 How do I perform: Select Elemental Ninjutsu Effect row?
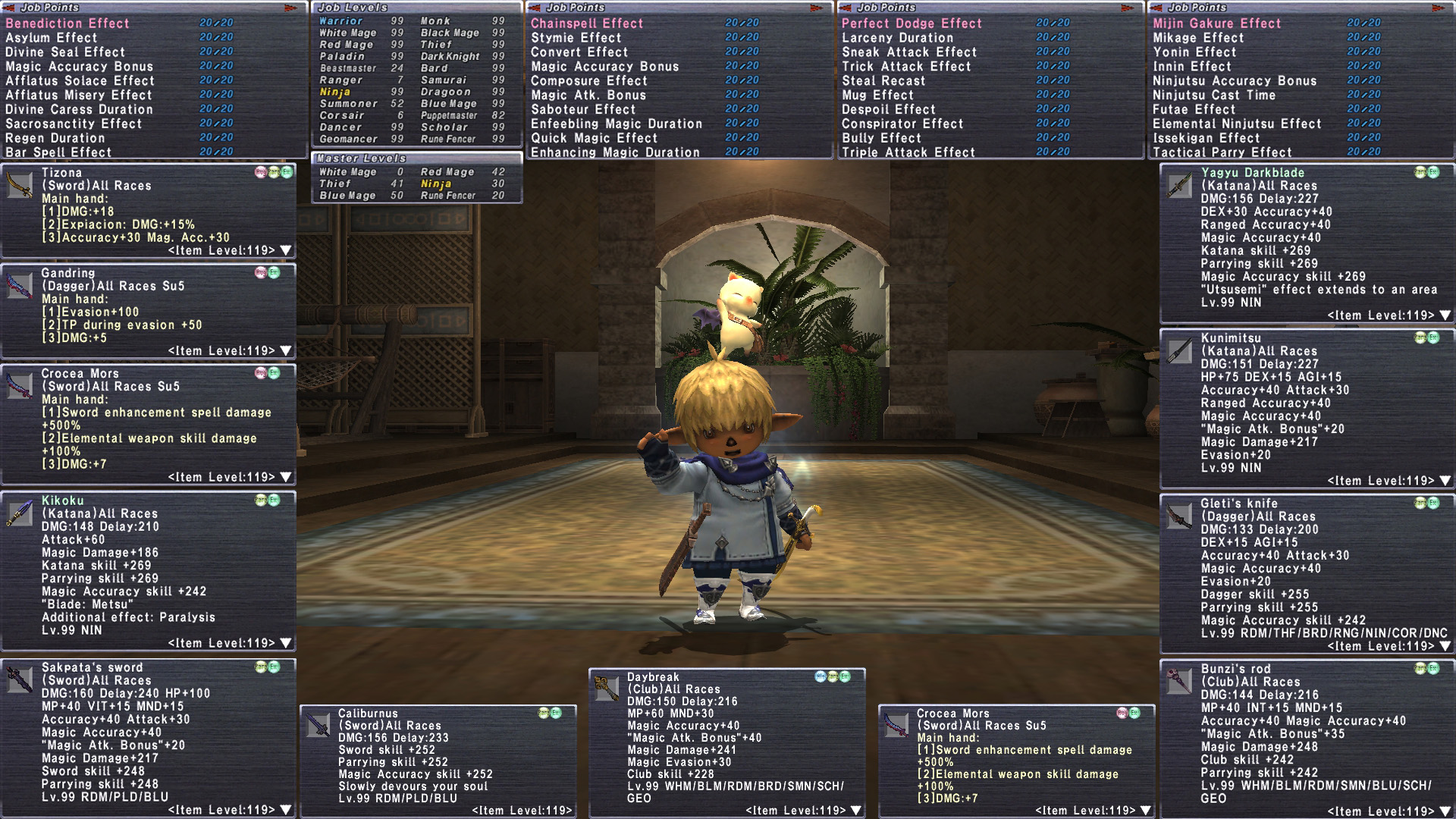point(1236,124)
